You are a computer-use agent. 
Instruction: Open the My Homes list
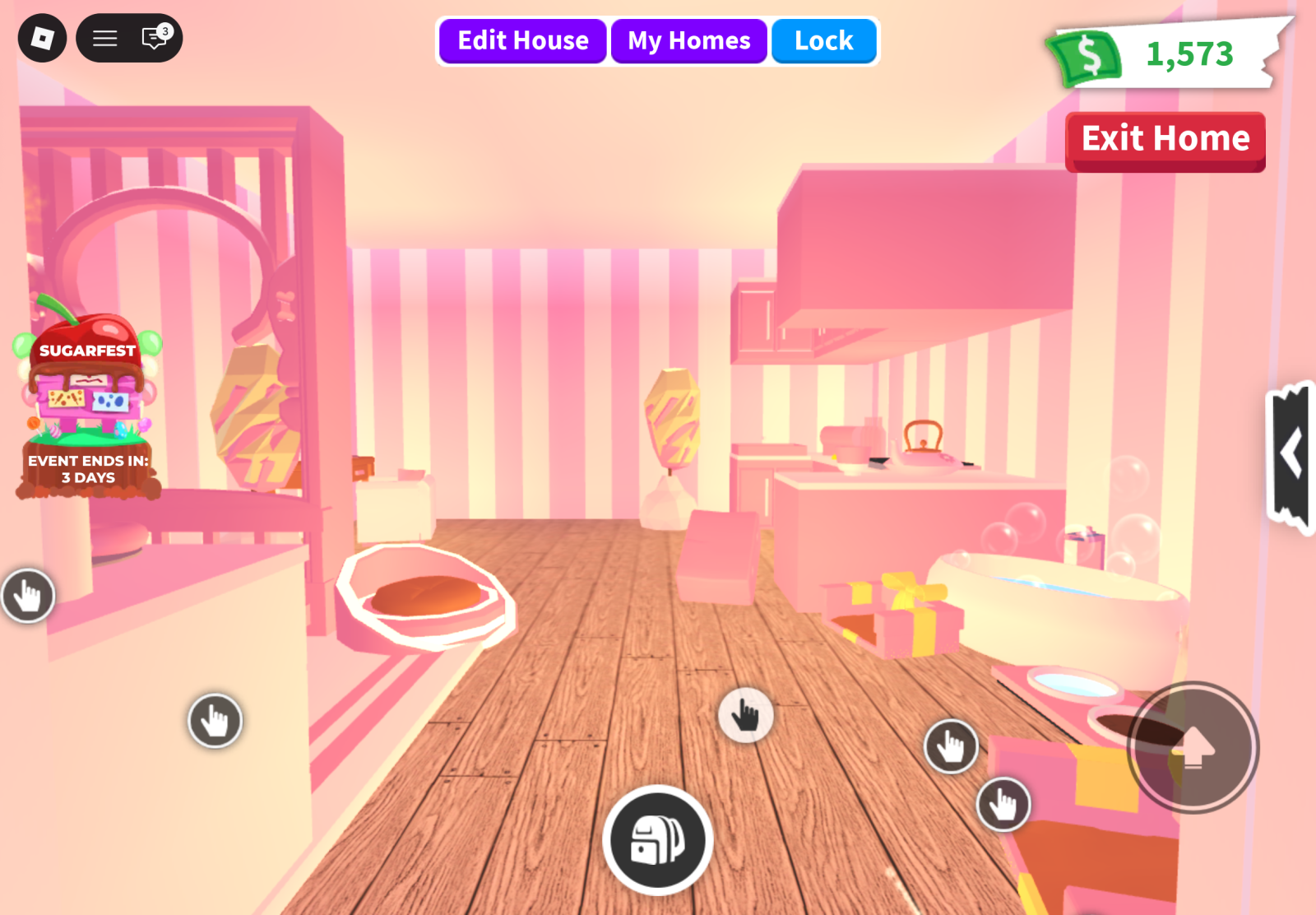point(688,41)
